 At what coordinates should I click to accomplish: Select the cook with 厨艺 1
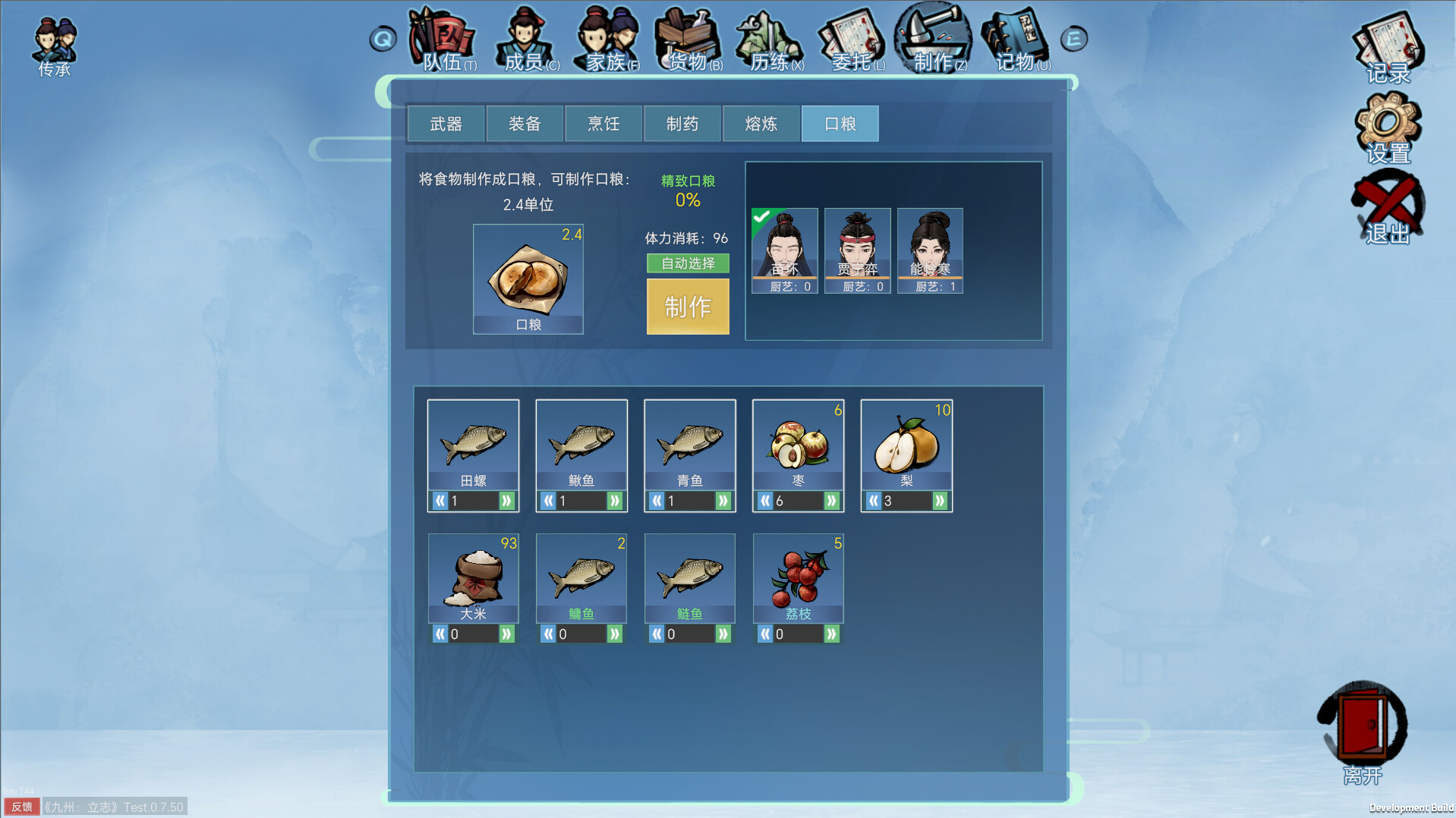click(930, 250)
